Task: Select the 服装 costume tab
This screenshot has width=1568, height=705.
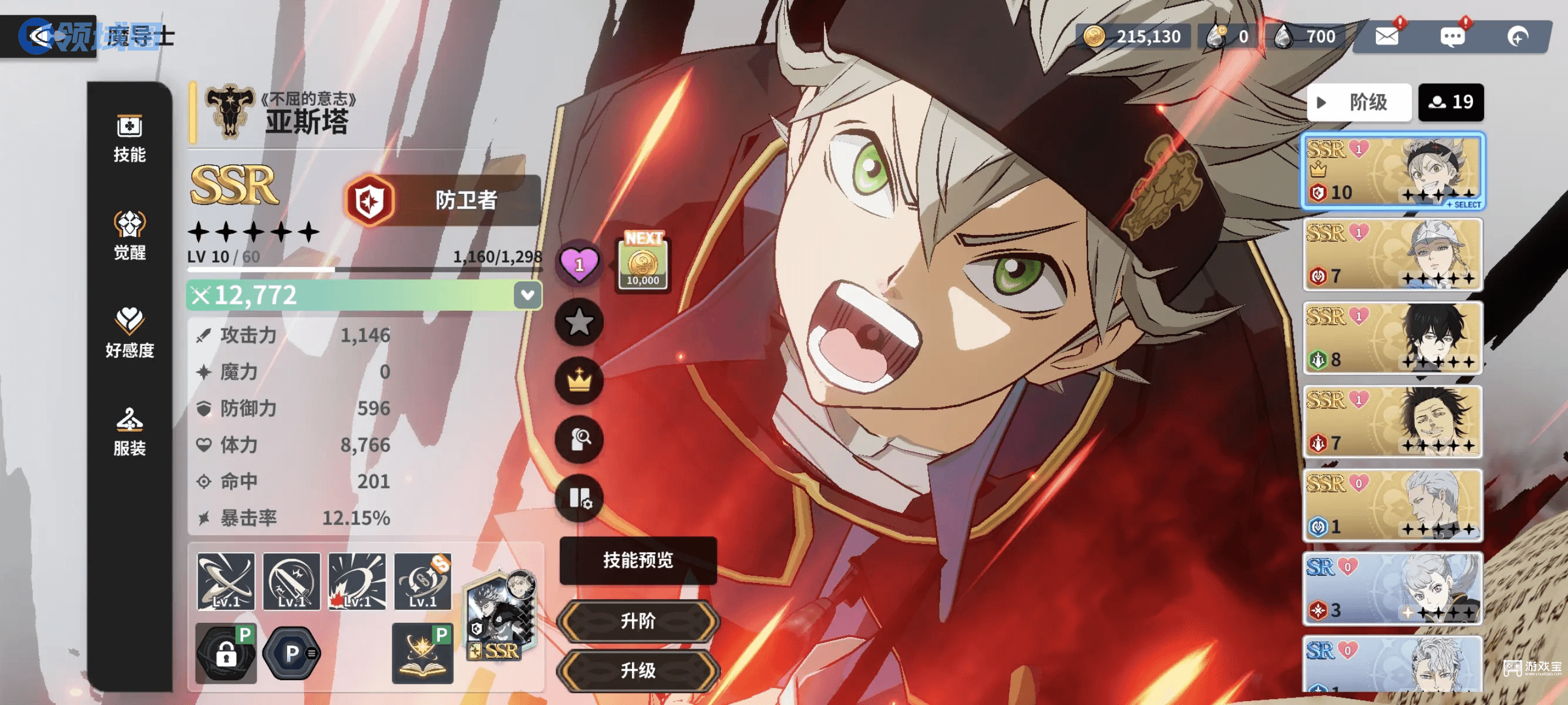Action: tap(129, 432)
